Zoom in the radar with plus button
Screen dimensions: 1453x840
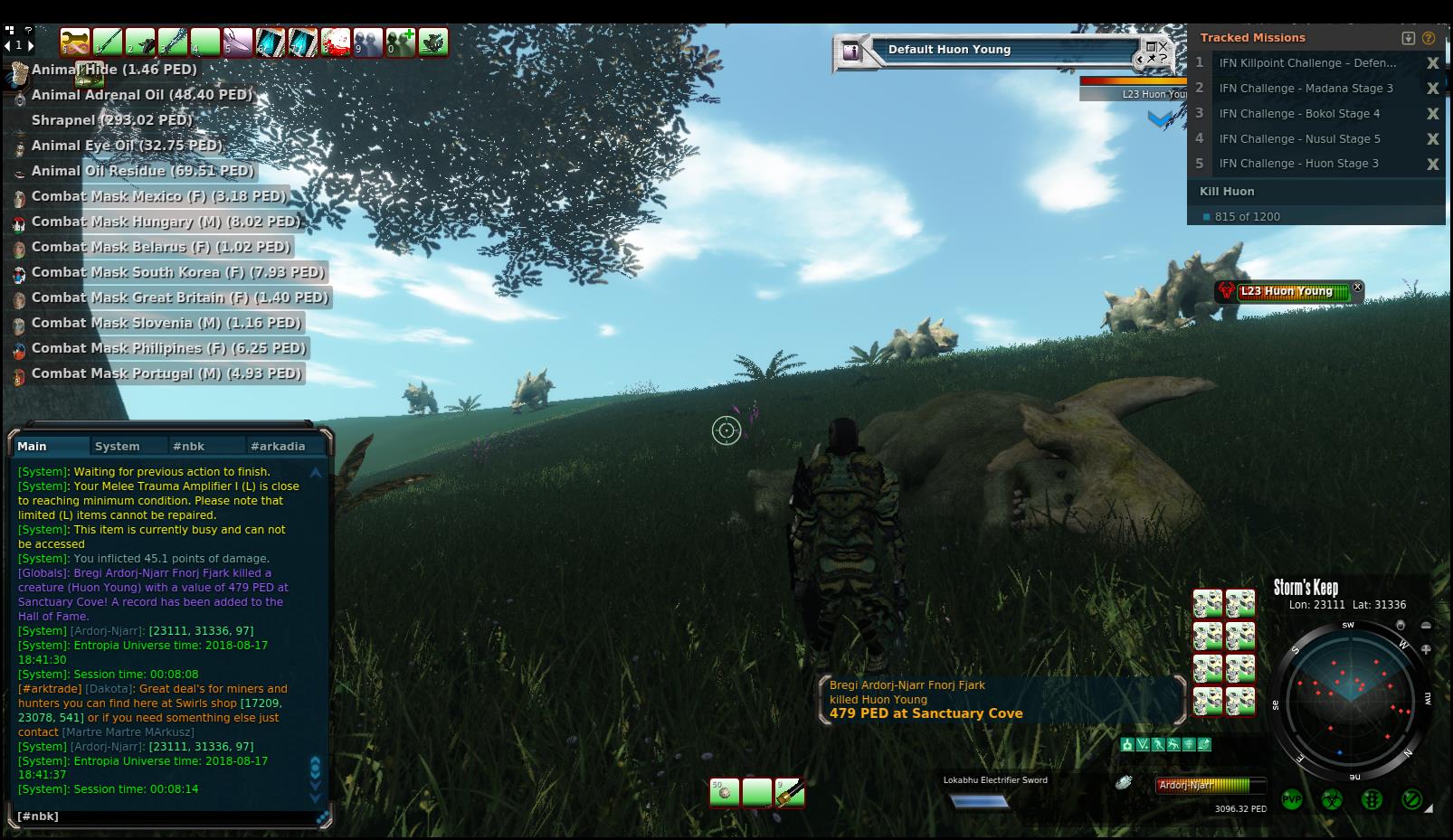[x=1426, y=649]
